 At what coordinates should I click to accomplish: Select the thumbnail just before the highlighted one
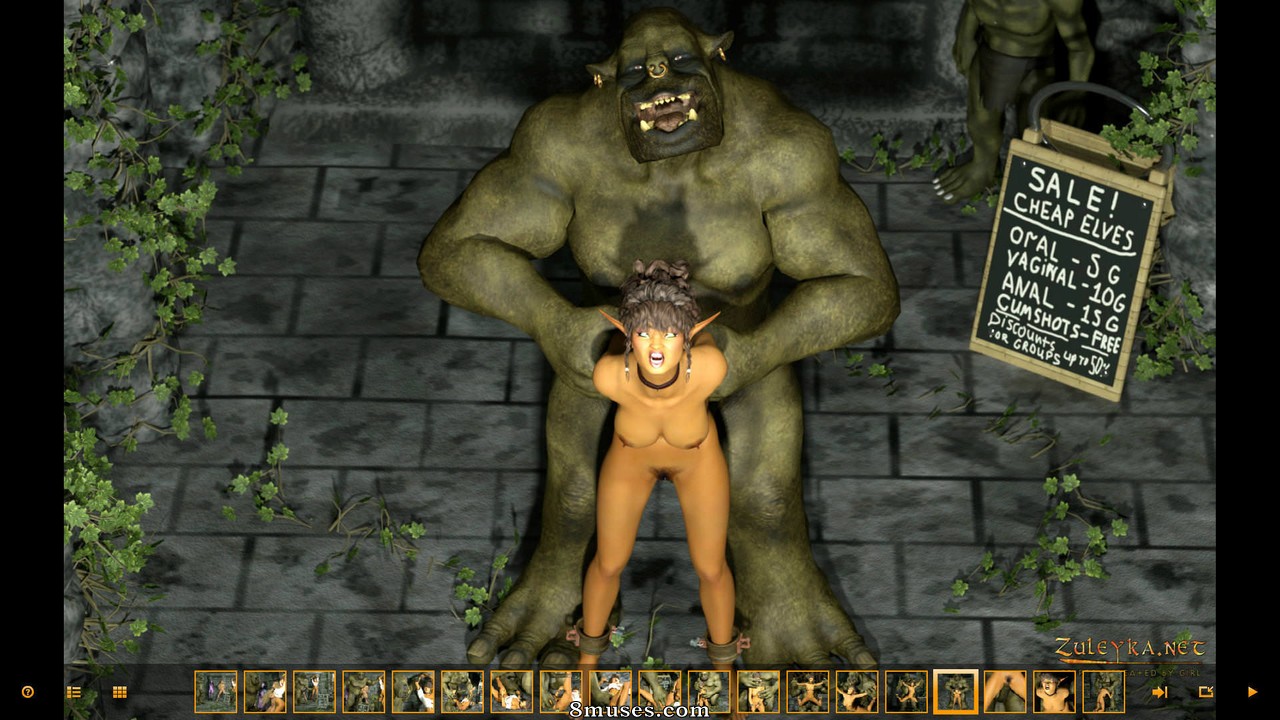click(x=906, y=691)
